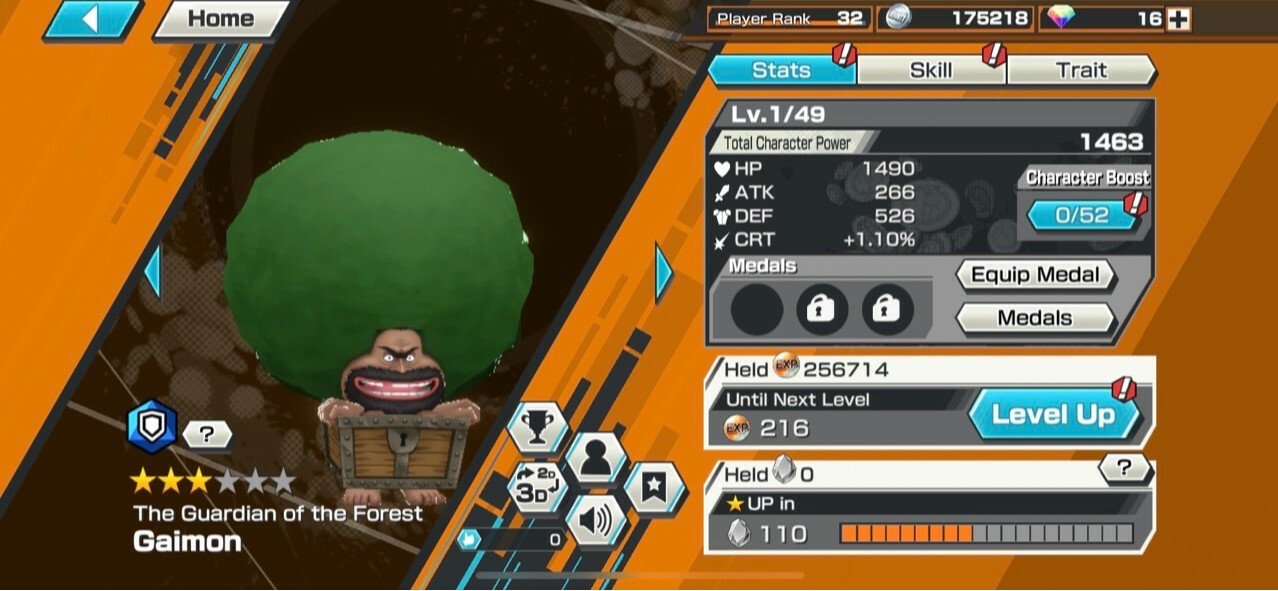Screen dimensions: 1278x591
Task: Switch to the Skill tab
Action: tap(931, 70)
